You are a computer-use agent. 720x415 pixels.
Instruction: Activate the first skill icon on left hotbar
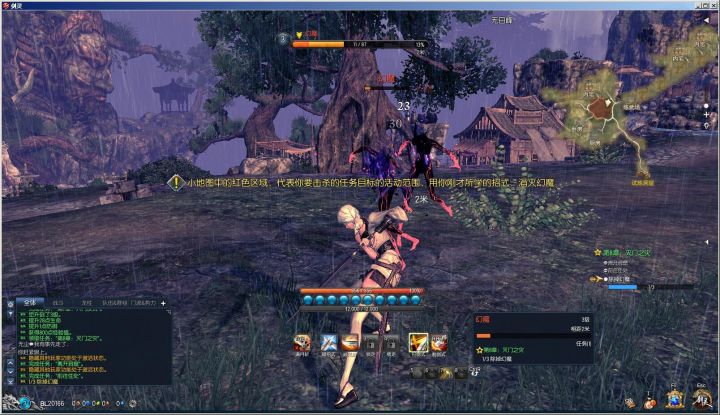click(302, 343)
